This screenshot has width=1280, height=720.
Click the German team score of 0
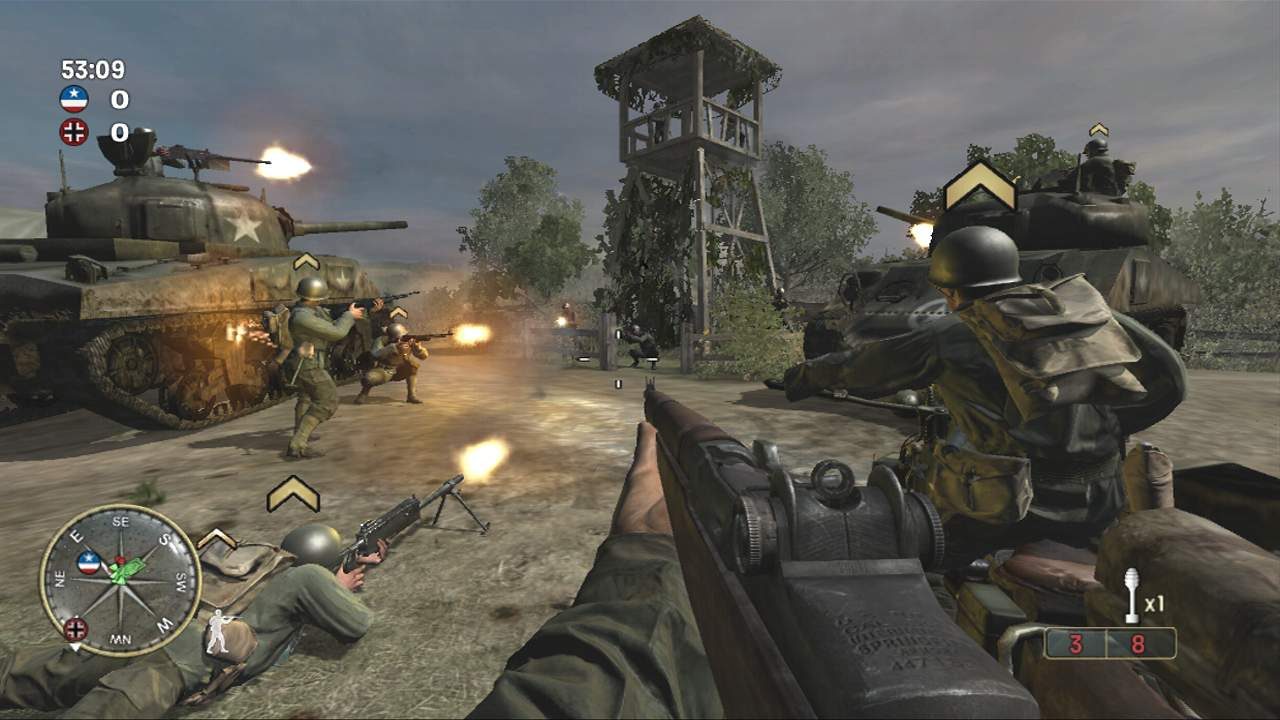coord(118,132)
